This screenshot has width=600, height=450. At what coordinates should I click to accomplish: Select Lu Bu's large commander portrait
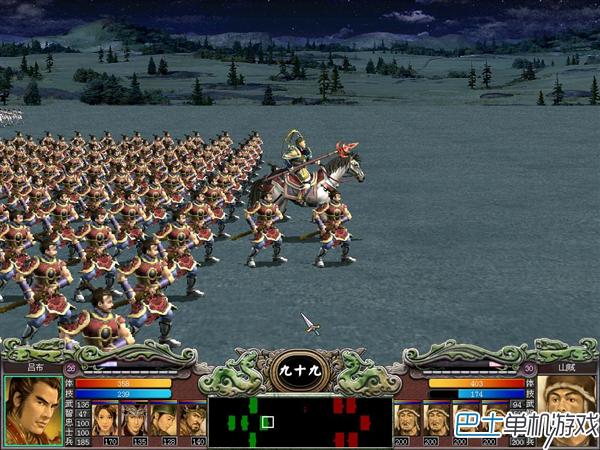click(32, 410)
